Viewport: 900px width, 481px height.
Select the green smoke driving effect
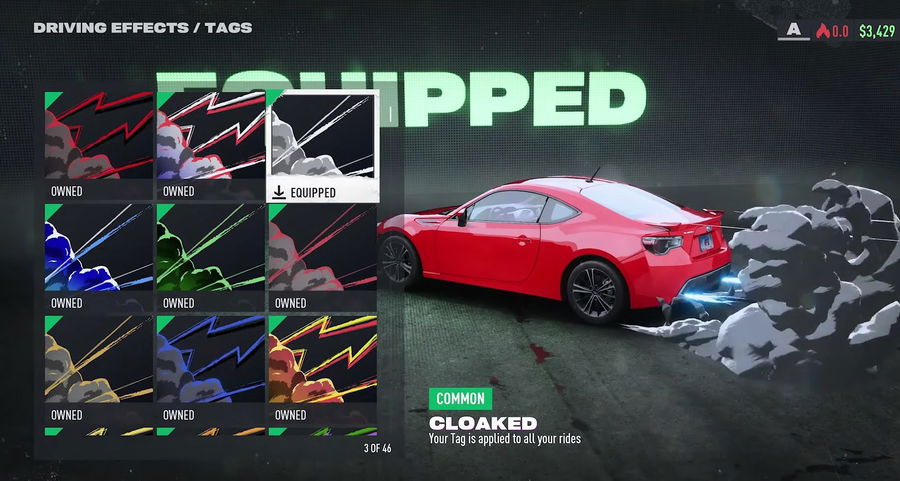click(210, 257)
